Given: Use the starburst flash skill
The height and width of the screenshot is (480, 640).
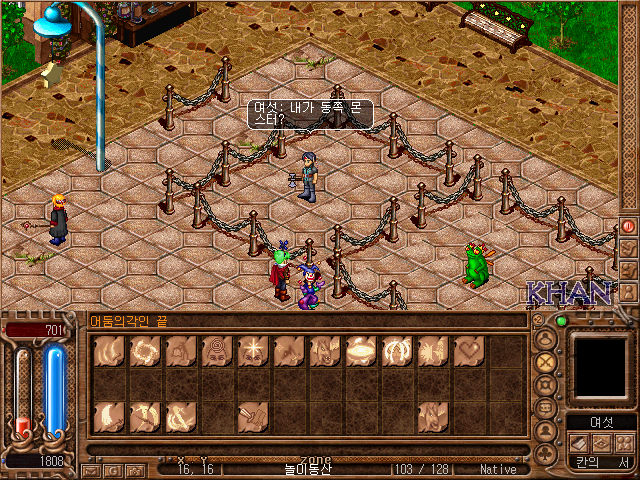Looking at the screenshot, I should pos(251,350).
